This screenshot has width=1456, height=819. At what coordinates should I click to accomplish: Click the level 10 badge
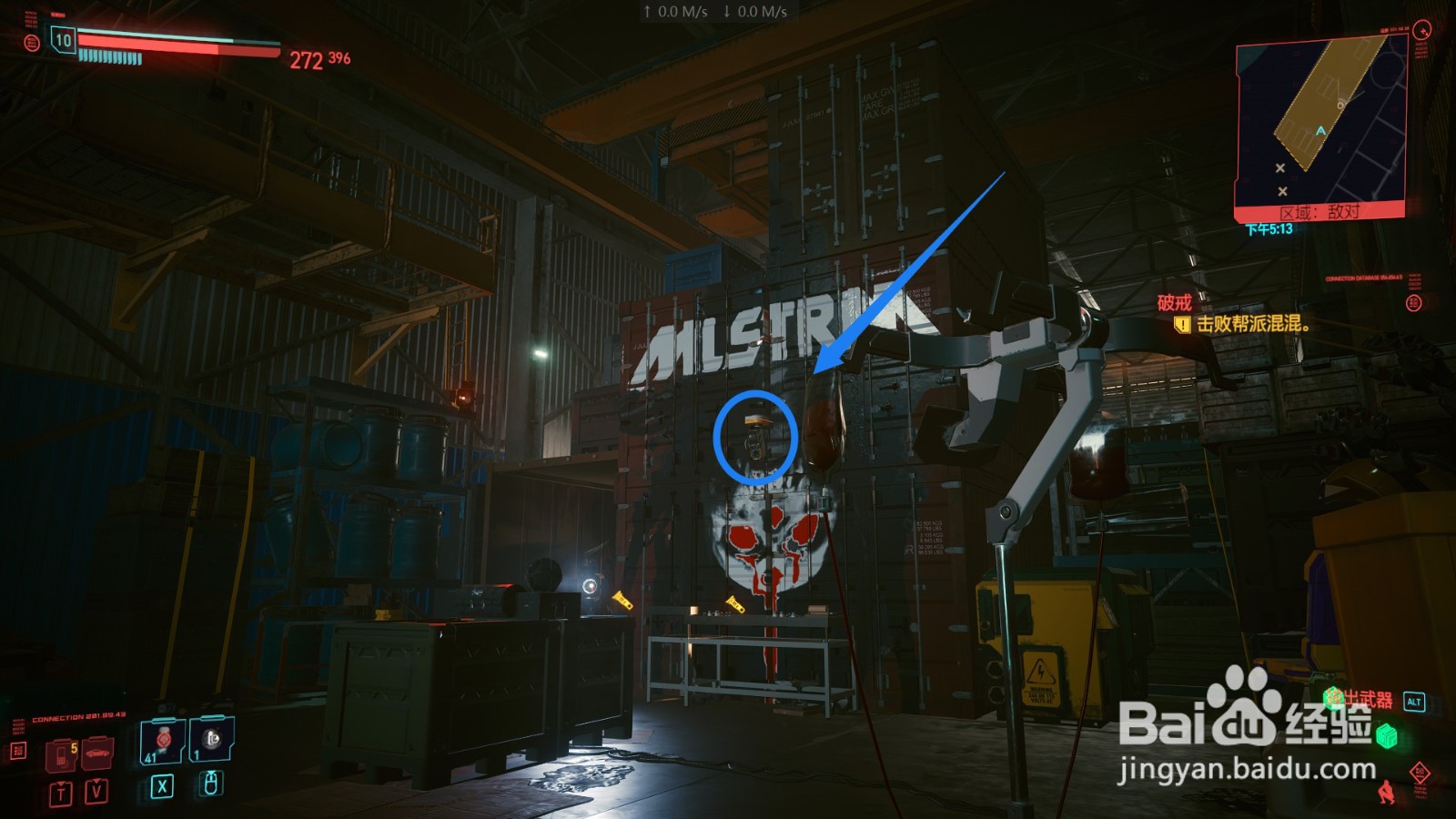(x=63, y=40)
